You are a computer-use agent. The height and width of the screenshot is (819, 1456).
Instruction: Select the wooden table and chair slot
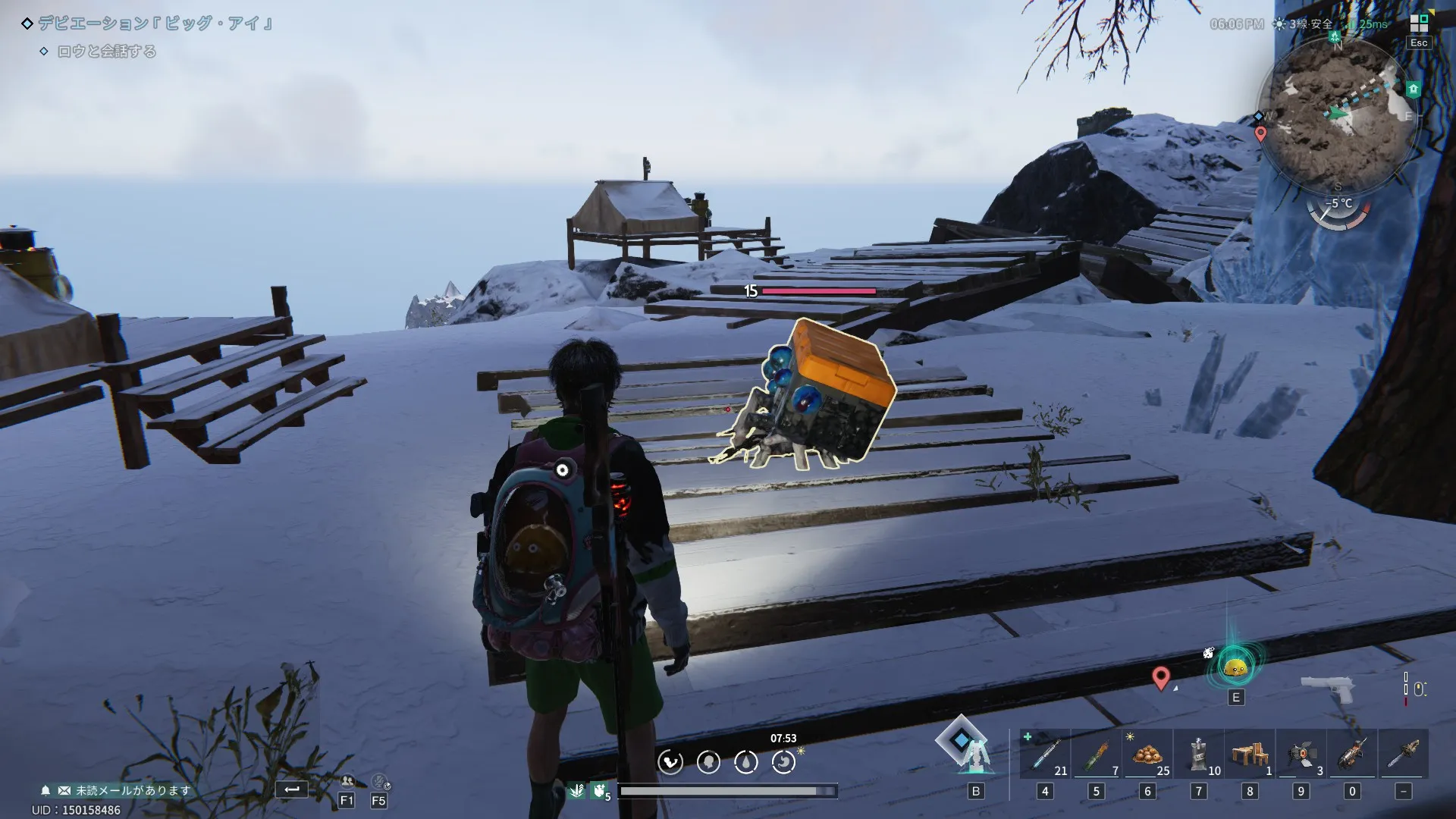[x=1250, y=754]
